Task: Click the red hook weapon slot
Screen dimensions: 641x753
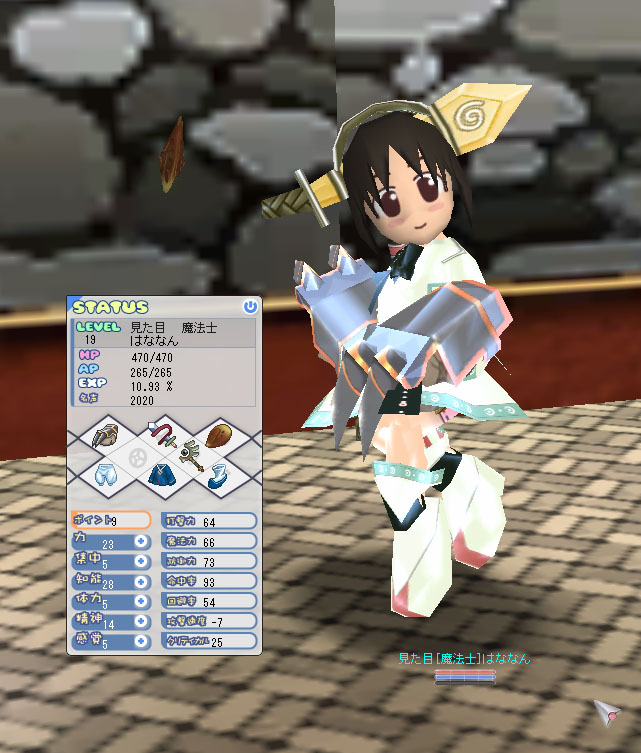Action: pos(164,435)
